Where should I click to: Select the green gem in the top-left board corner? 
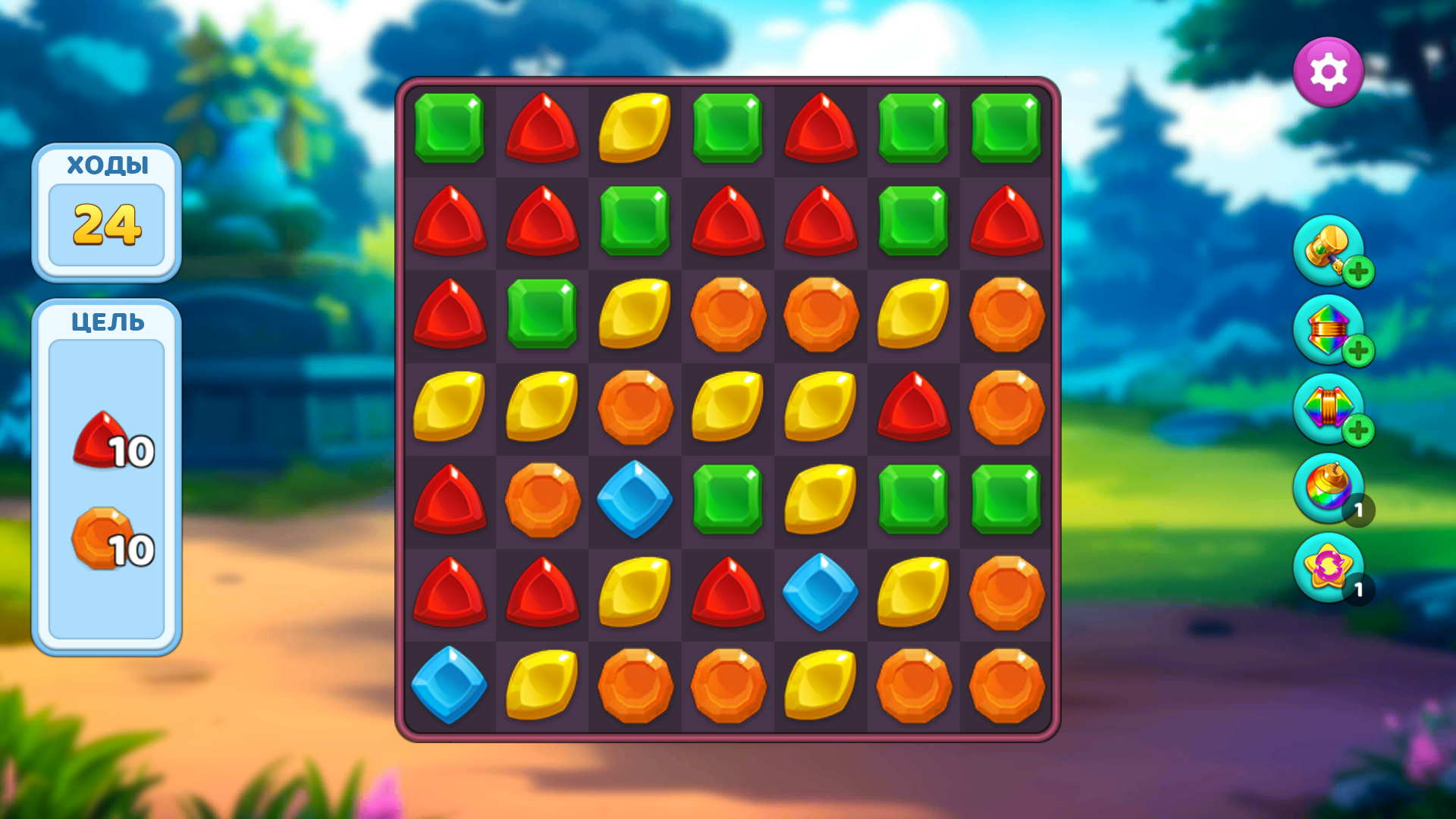pos(449,129)
